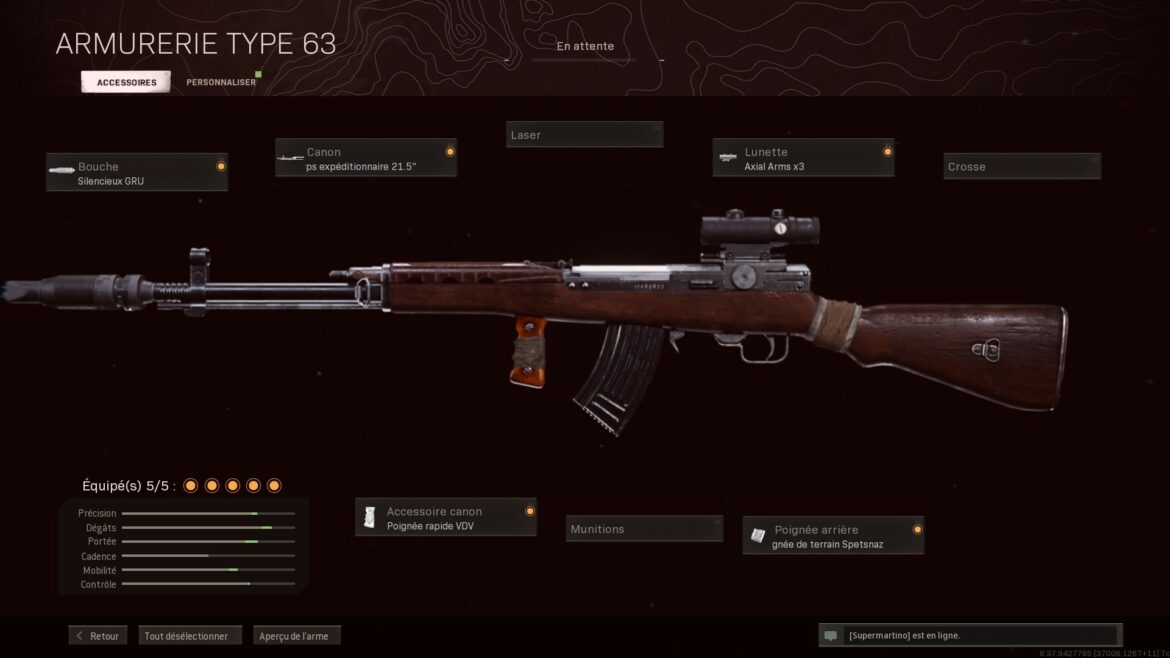Select the Poignée arrière attachment slot
This screenshot has height=658, width=1170.
pyautogui.click(x=834, y=536)
